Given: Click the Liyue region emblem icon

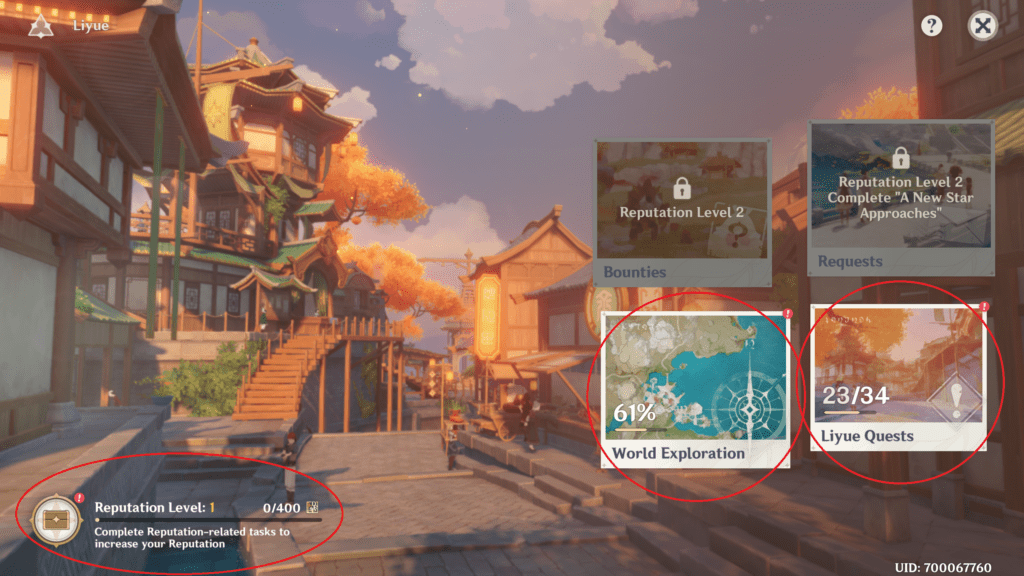Looking at the screenshot, I should [41, 26].
